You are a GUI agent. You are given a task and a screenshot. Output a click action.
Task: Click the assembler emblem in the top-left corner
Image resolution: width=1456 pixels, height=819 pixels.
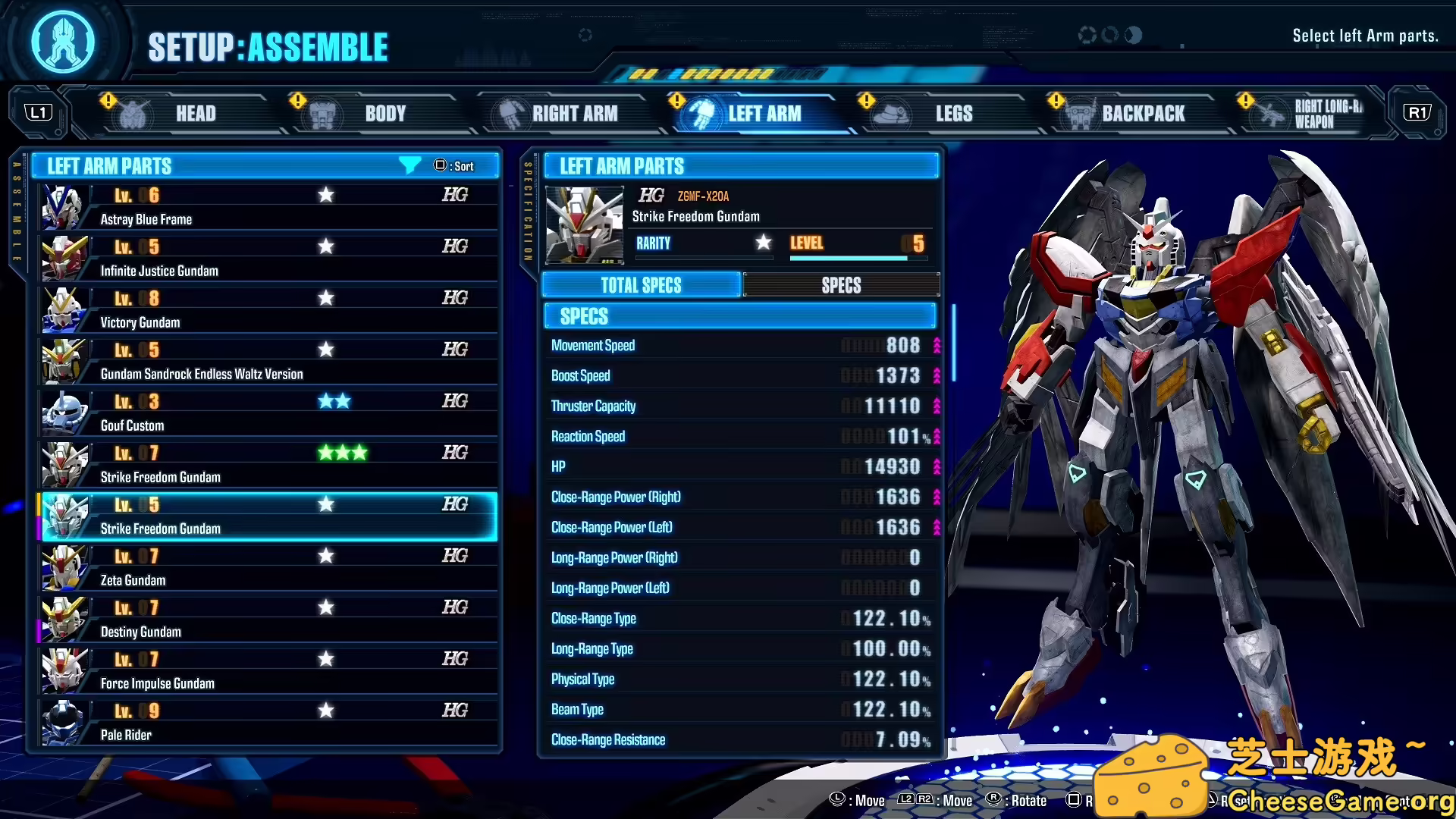pyautogui.click(x=64, y=42)
